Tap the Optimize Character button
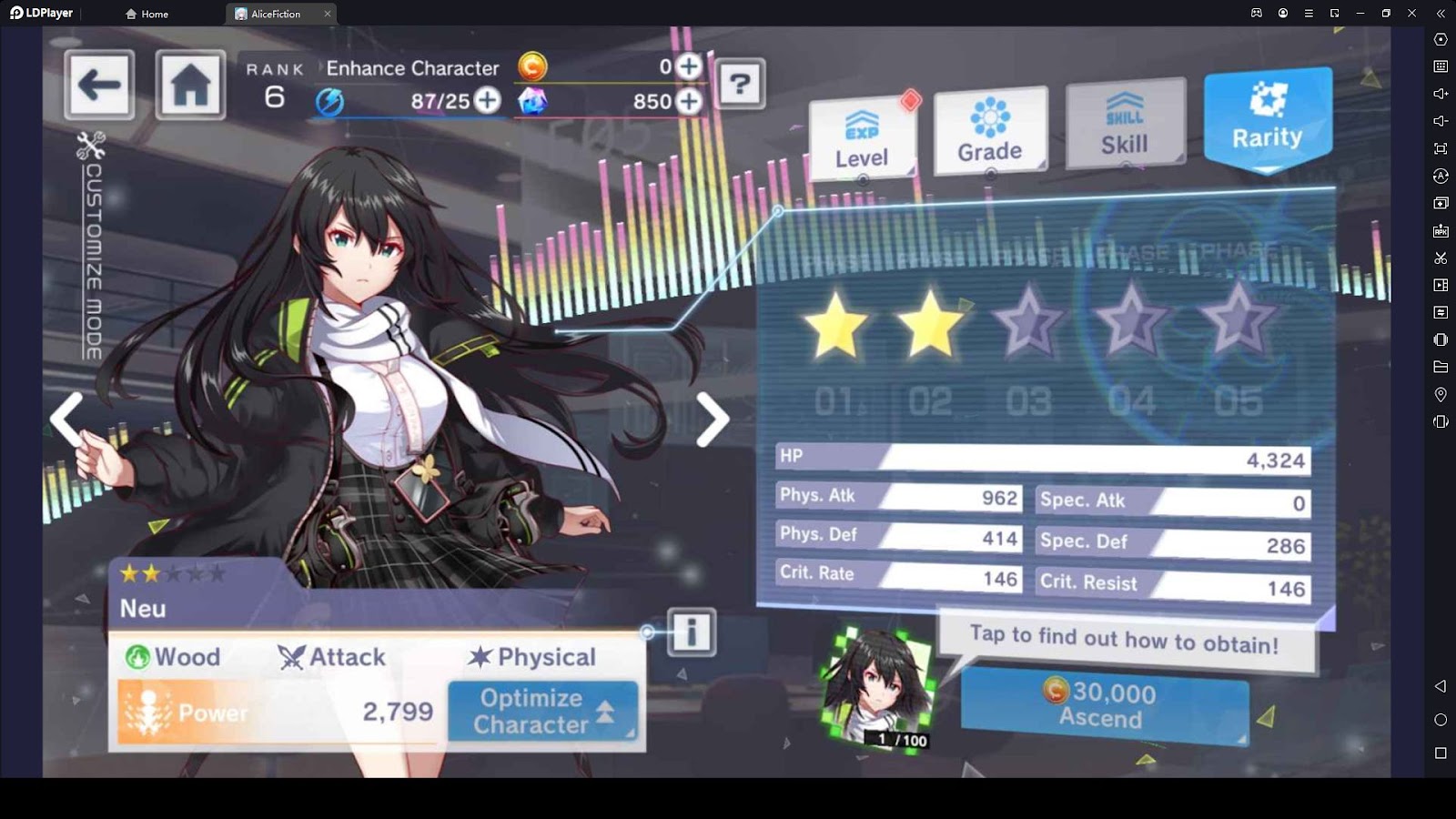Viewport: 1456px width, 819px height. click(542, 711)
